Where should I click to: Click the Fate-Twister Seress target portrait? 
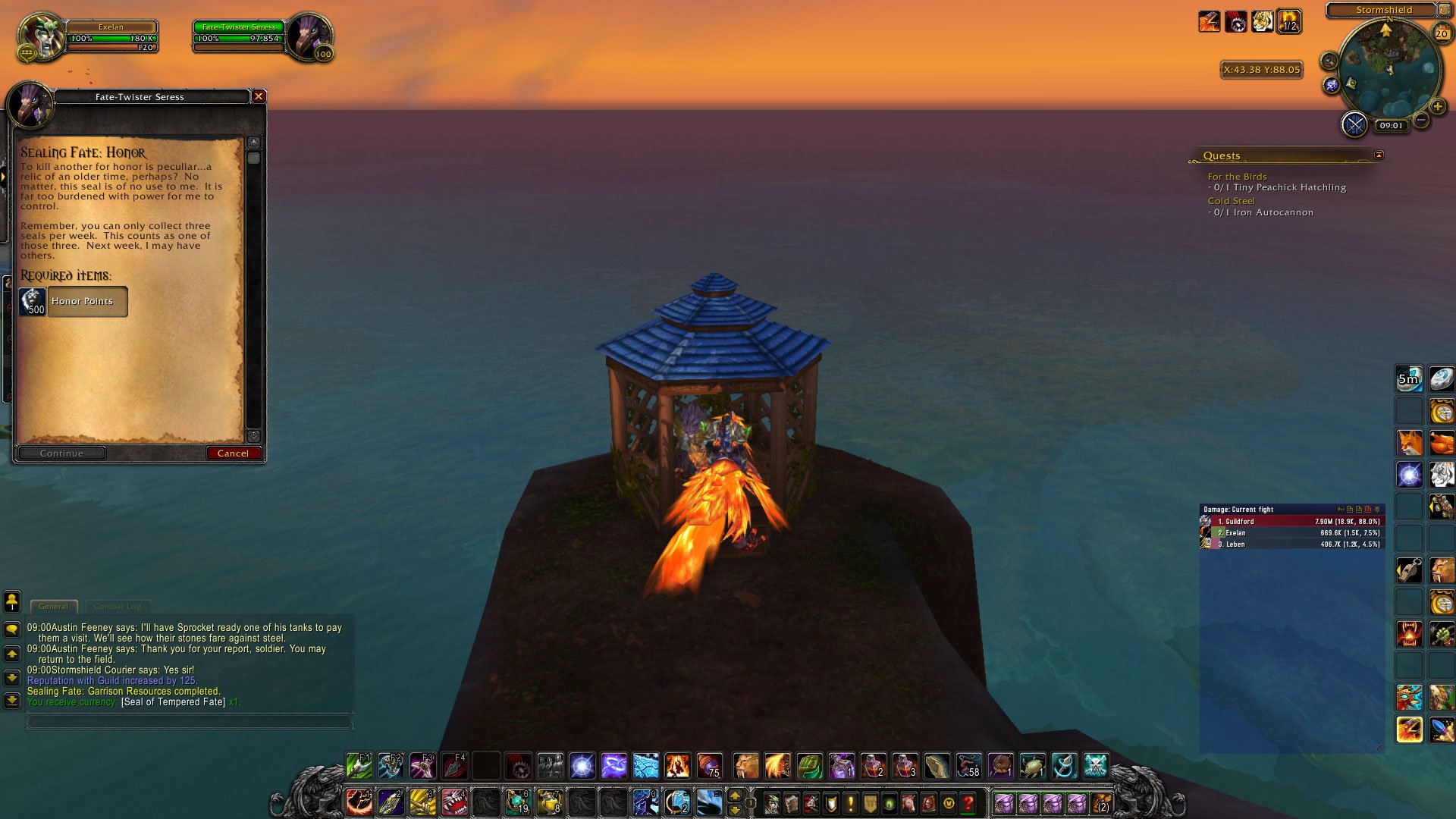(309, 36)
